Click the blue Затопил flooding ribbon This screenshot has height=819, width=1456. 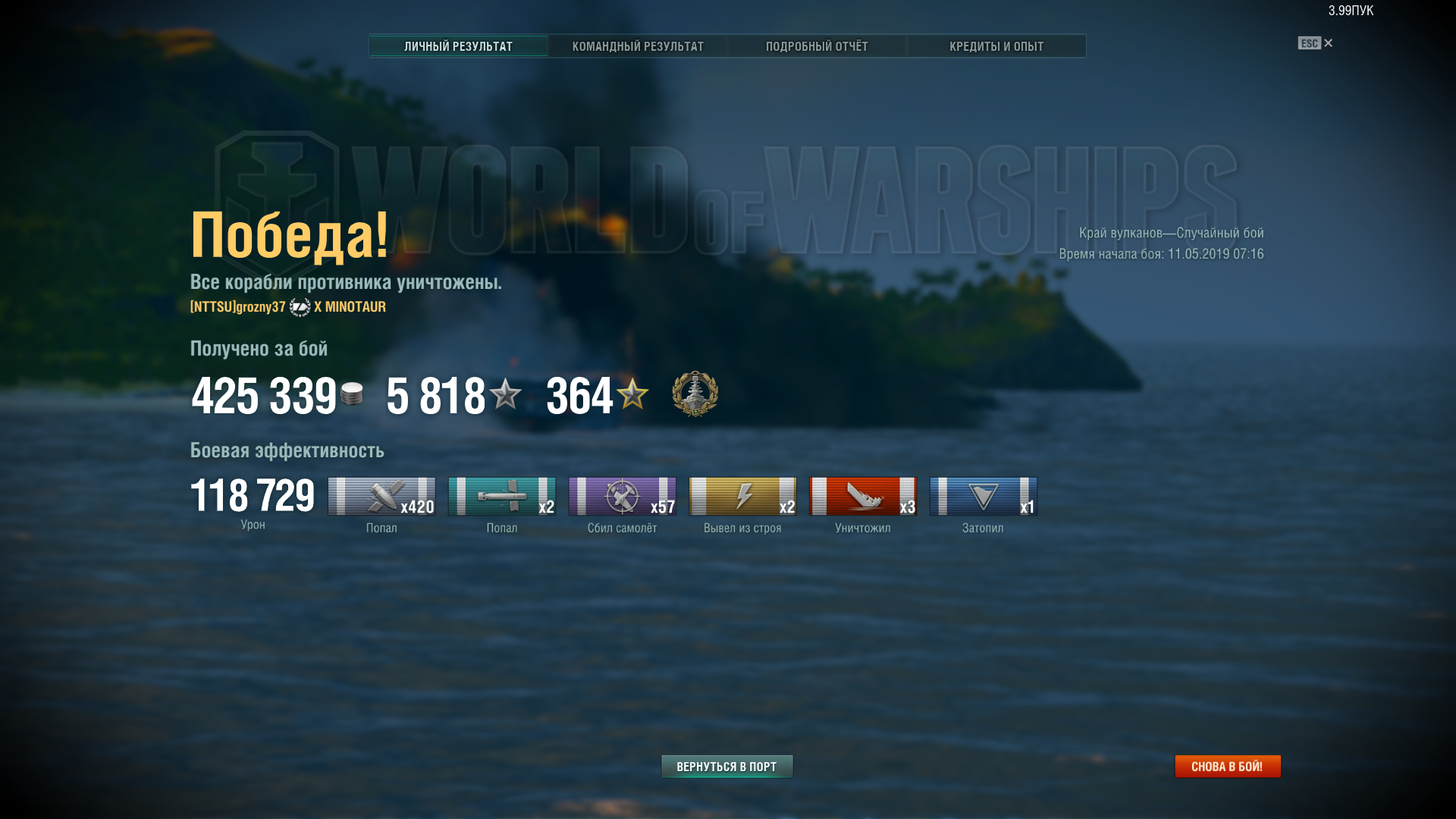(x=983, y=497)
